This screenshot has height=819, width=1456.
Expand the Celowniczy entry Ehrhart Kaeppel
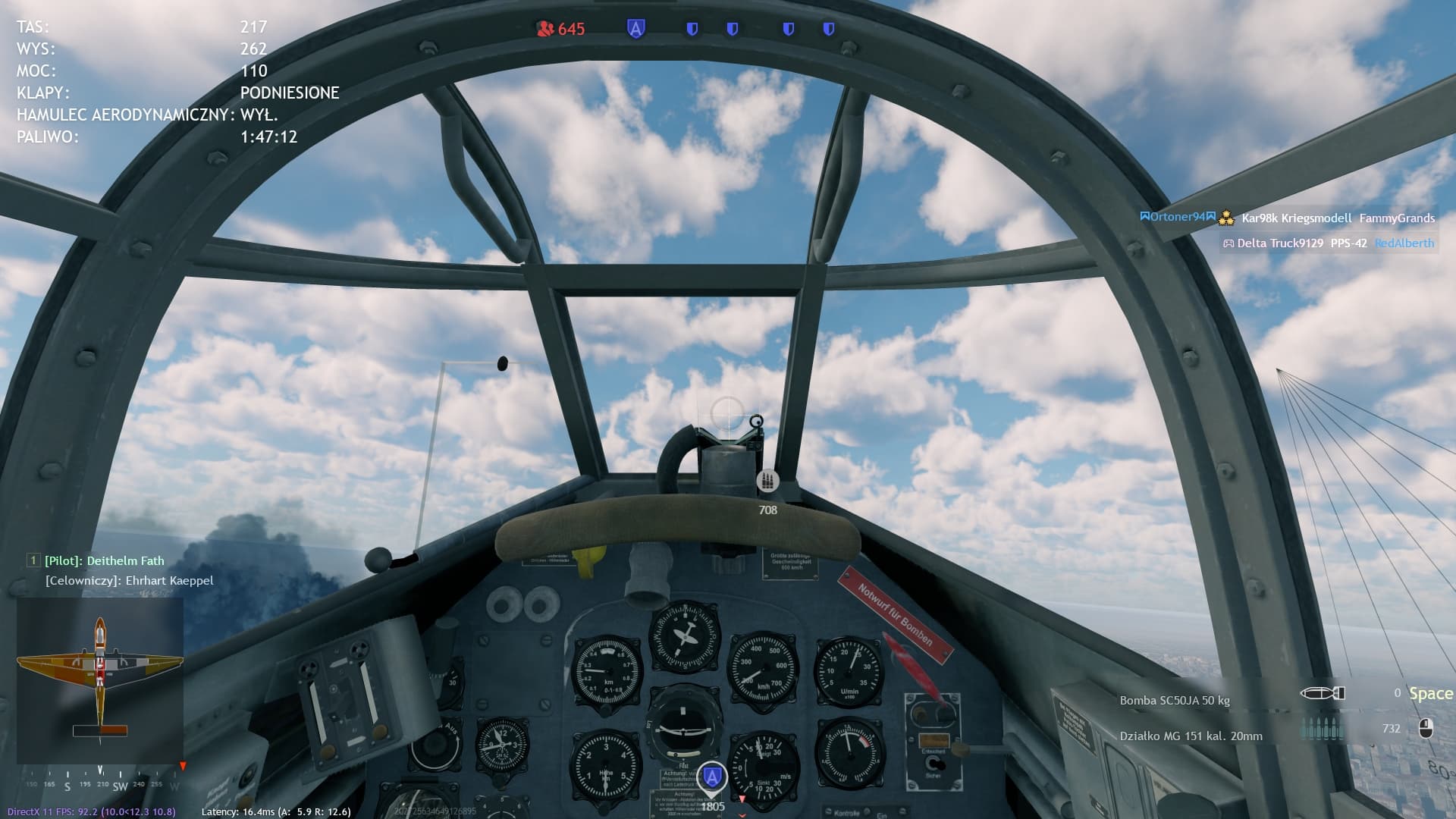129,580
